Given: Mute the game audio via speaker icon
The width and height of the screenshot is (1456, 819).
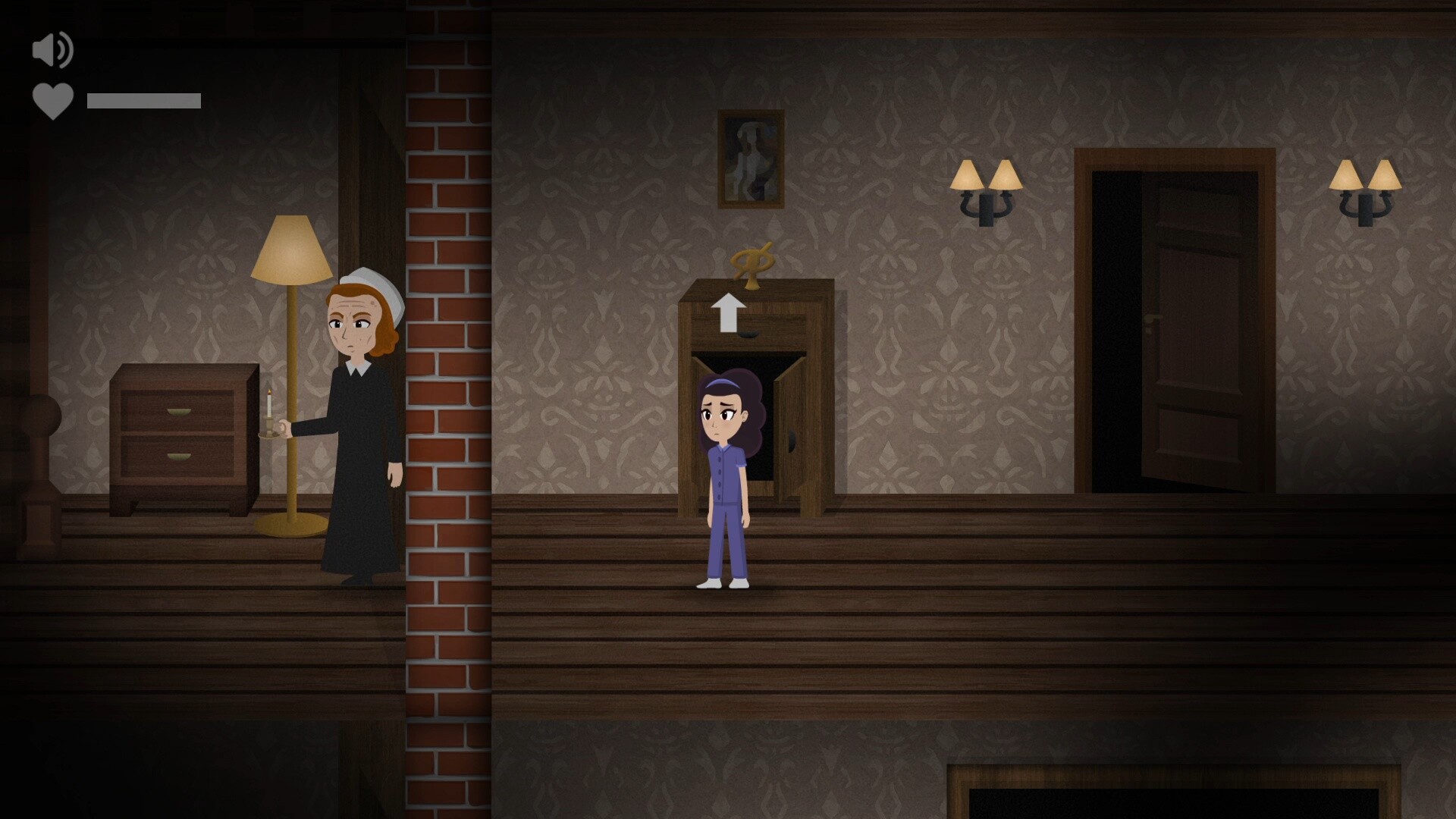Looking at the screenshot, I should [x=50, y=50].
